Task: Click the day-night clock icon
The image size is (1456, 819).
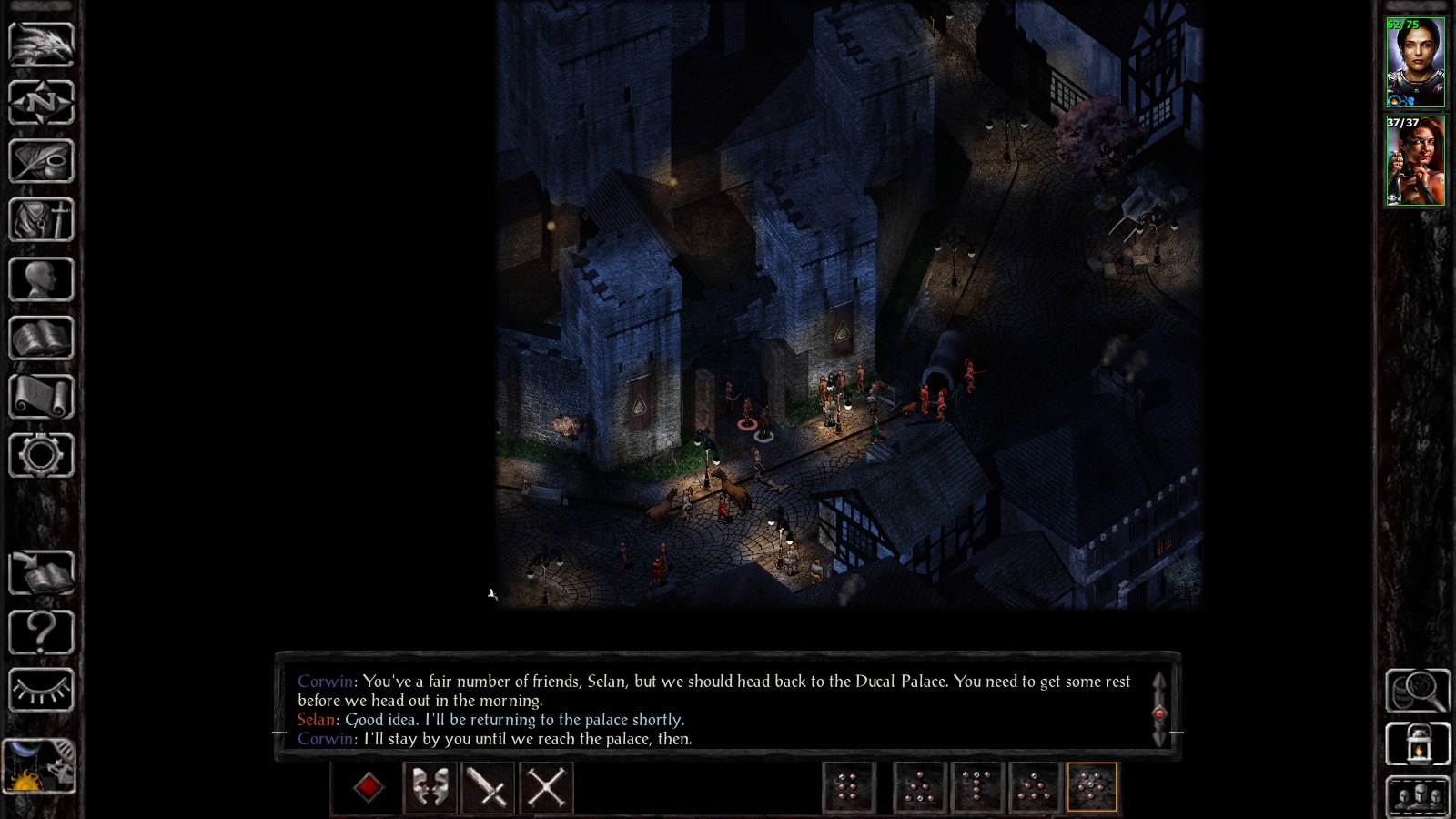Action: tap(39, 765)
